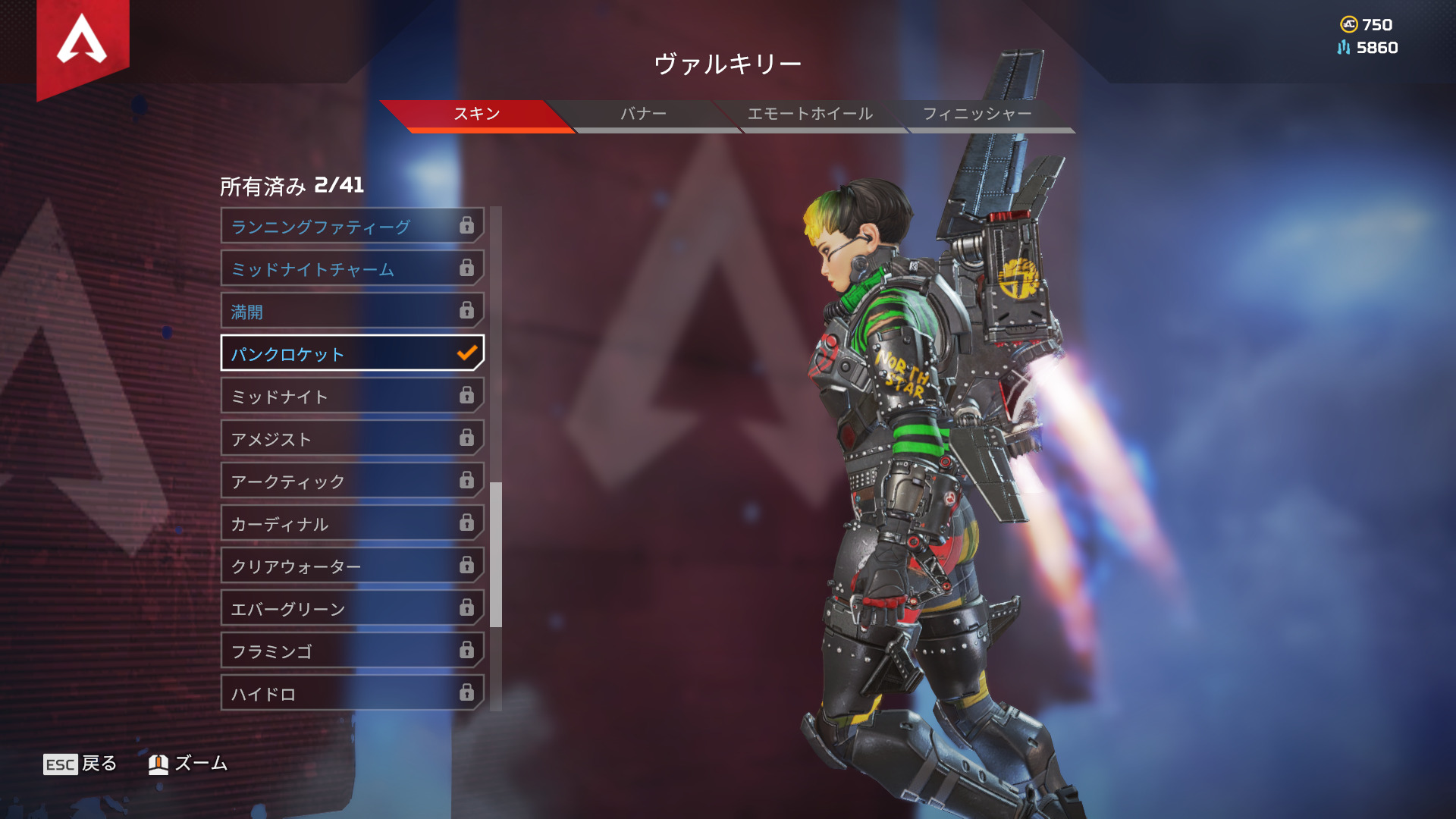Switch to the スキン tab
This screenshot has height=819, width=1456.
pos(476,115)
